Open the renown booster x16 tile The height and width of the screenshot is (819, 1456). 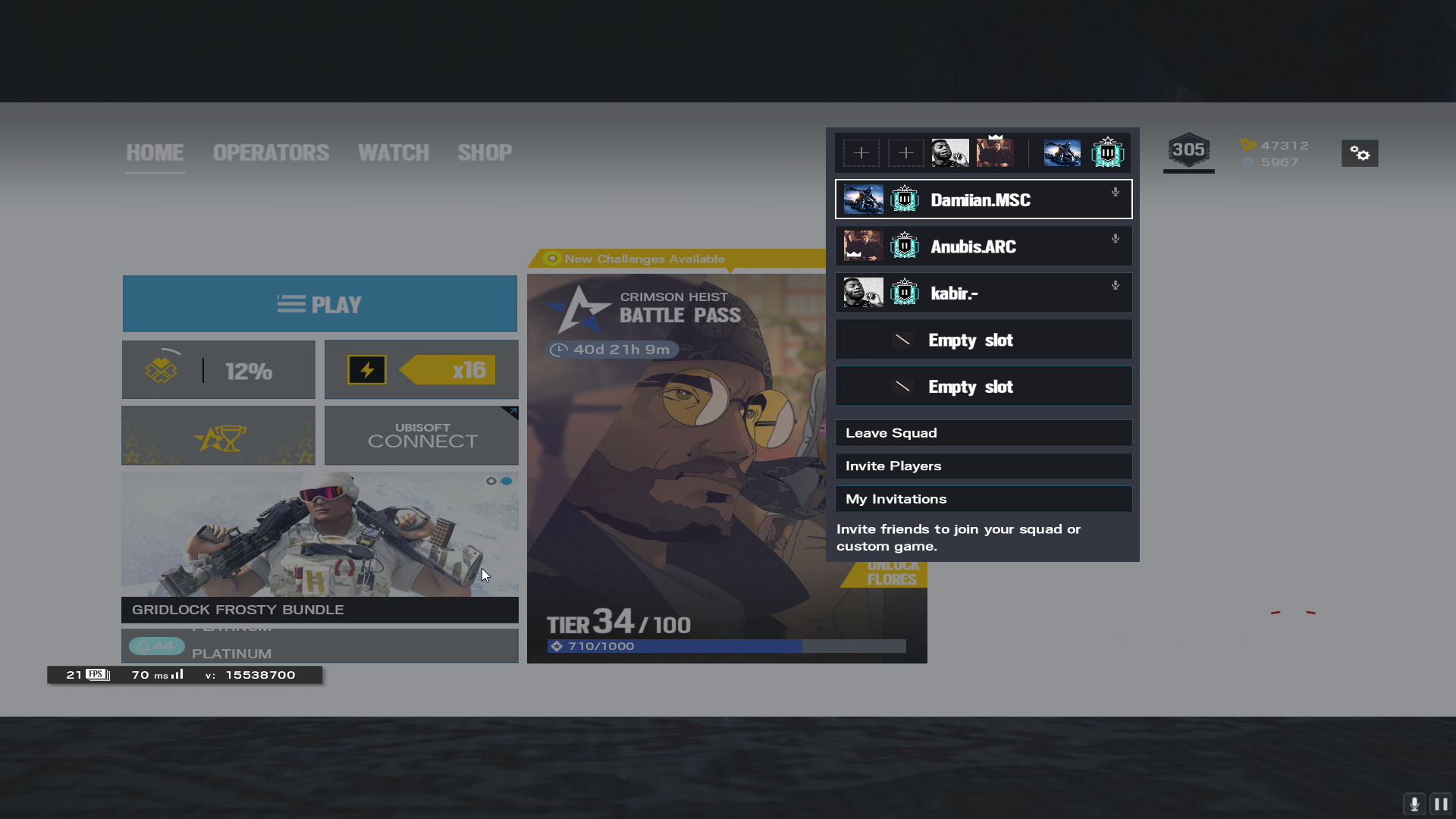click(421, 370)
